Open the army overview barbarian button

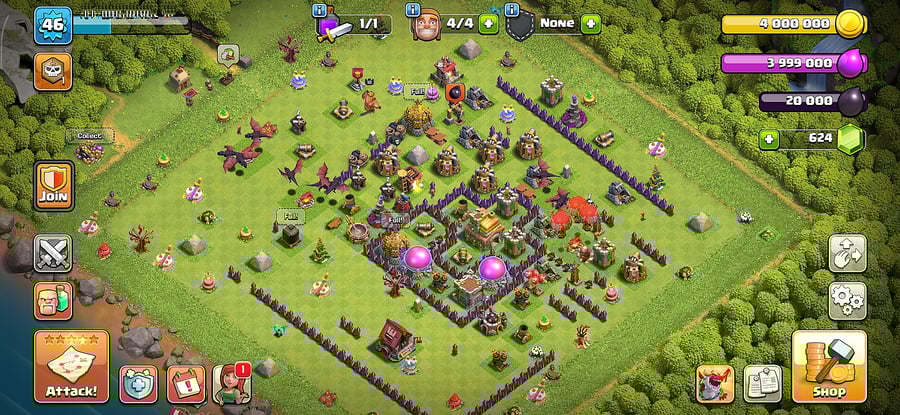[x=53, y=300]
